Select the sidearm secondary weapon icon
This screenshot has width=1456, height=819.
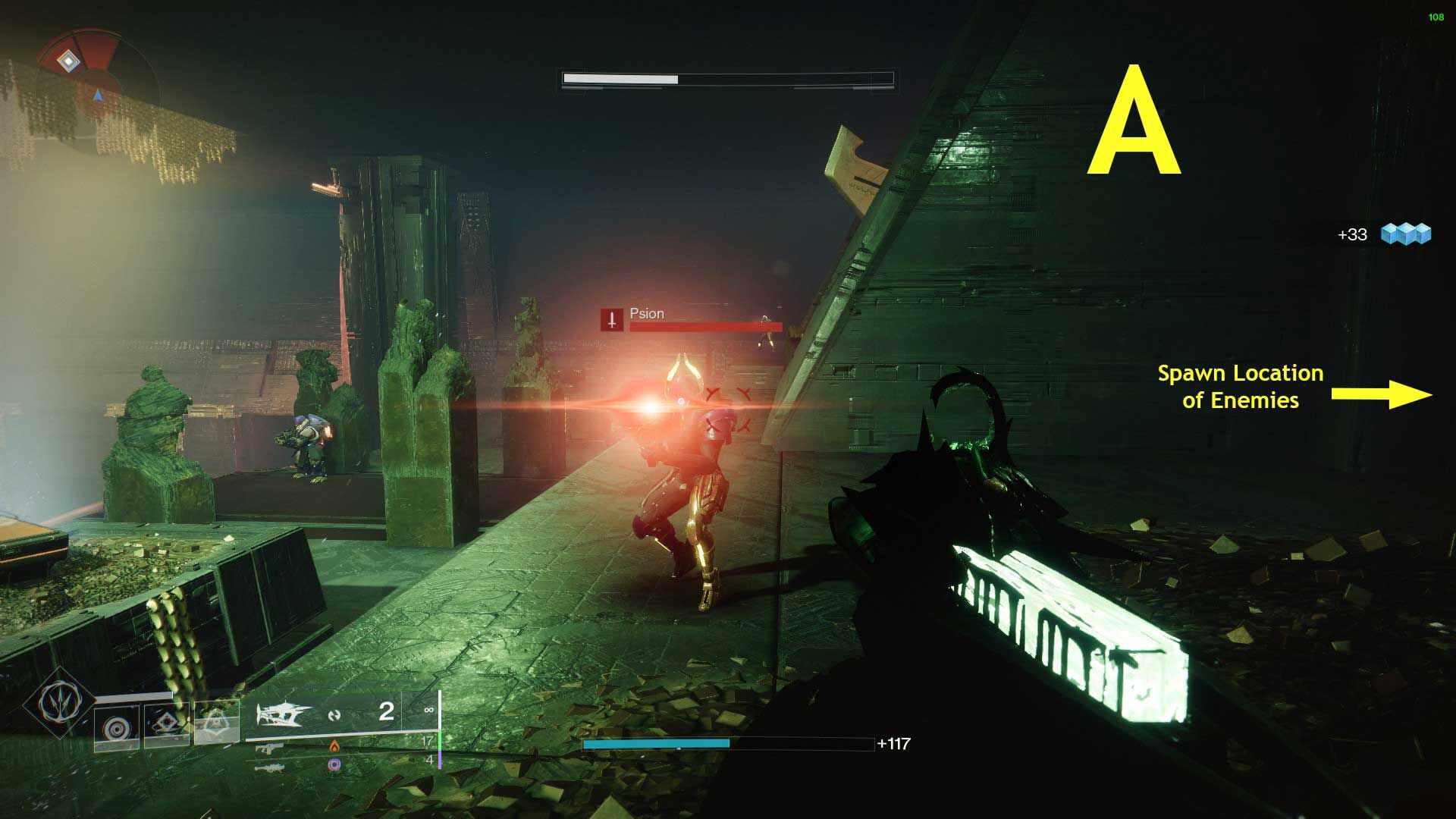point(270,748)
